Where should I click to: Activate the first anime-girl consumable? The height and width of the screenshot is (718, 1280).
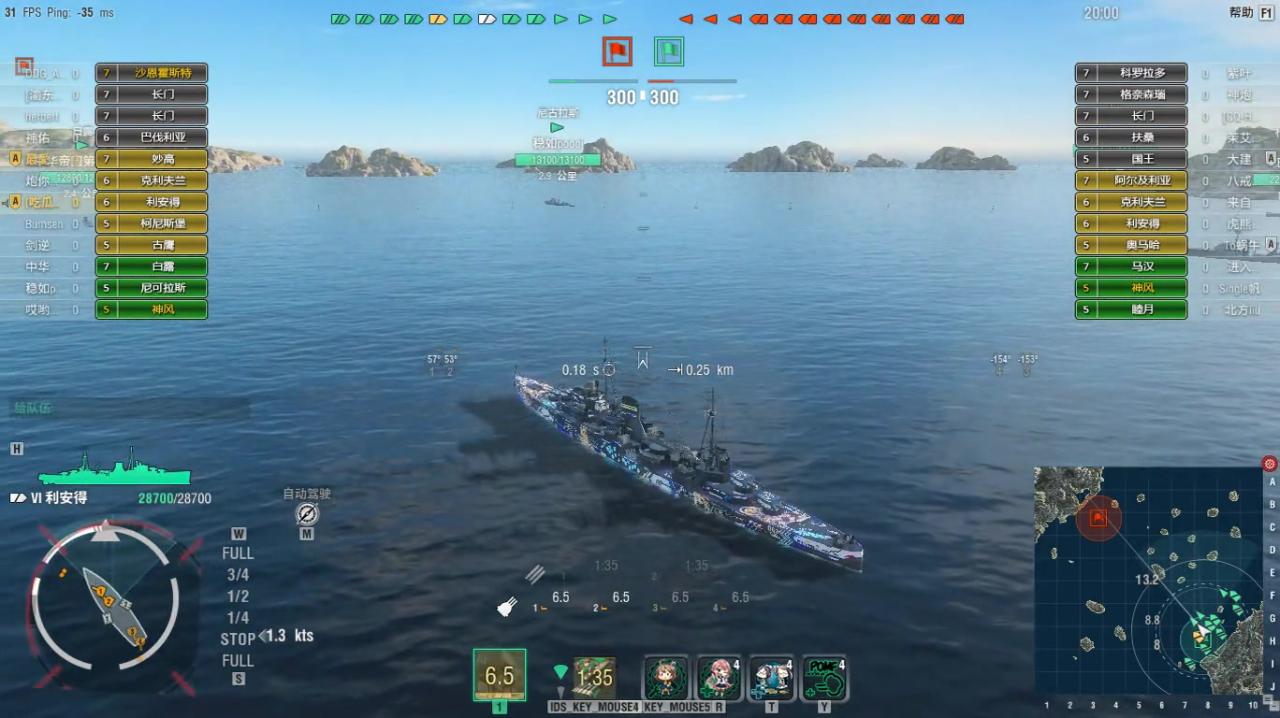tap(665, 678)
